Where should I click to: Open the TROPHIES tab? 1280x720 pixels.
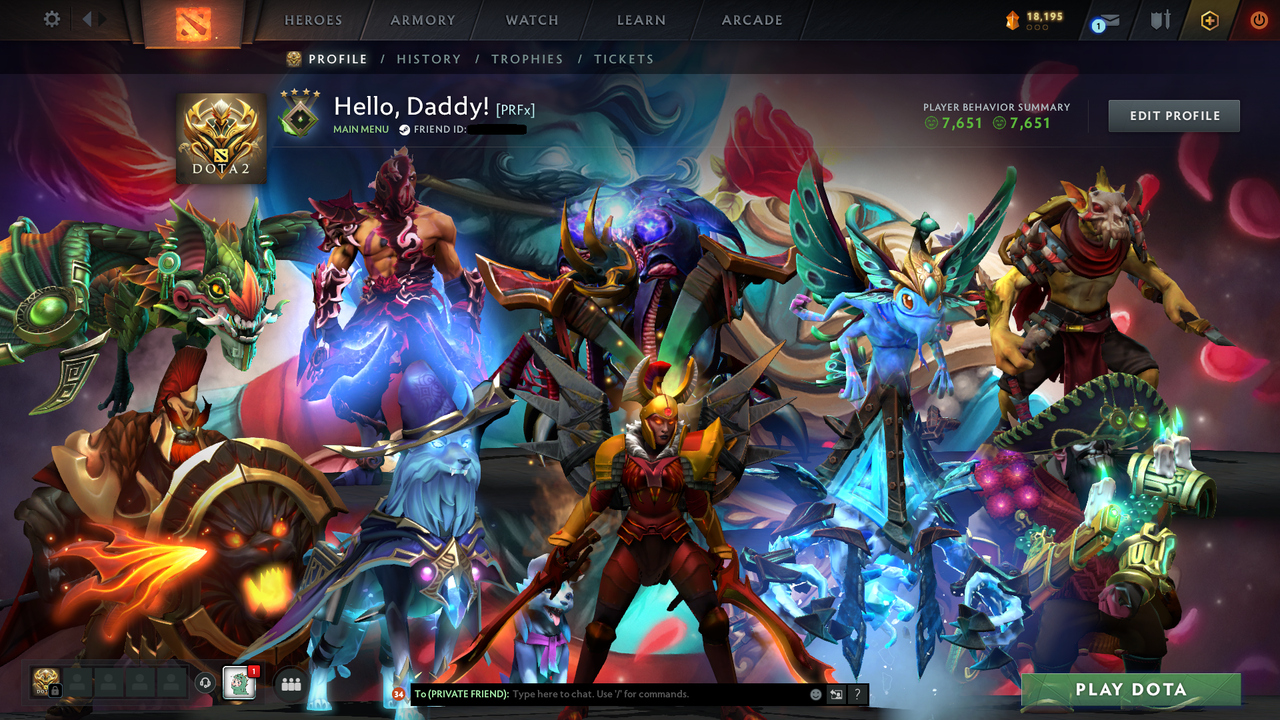tap(527, 59)
